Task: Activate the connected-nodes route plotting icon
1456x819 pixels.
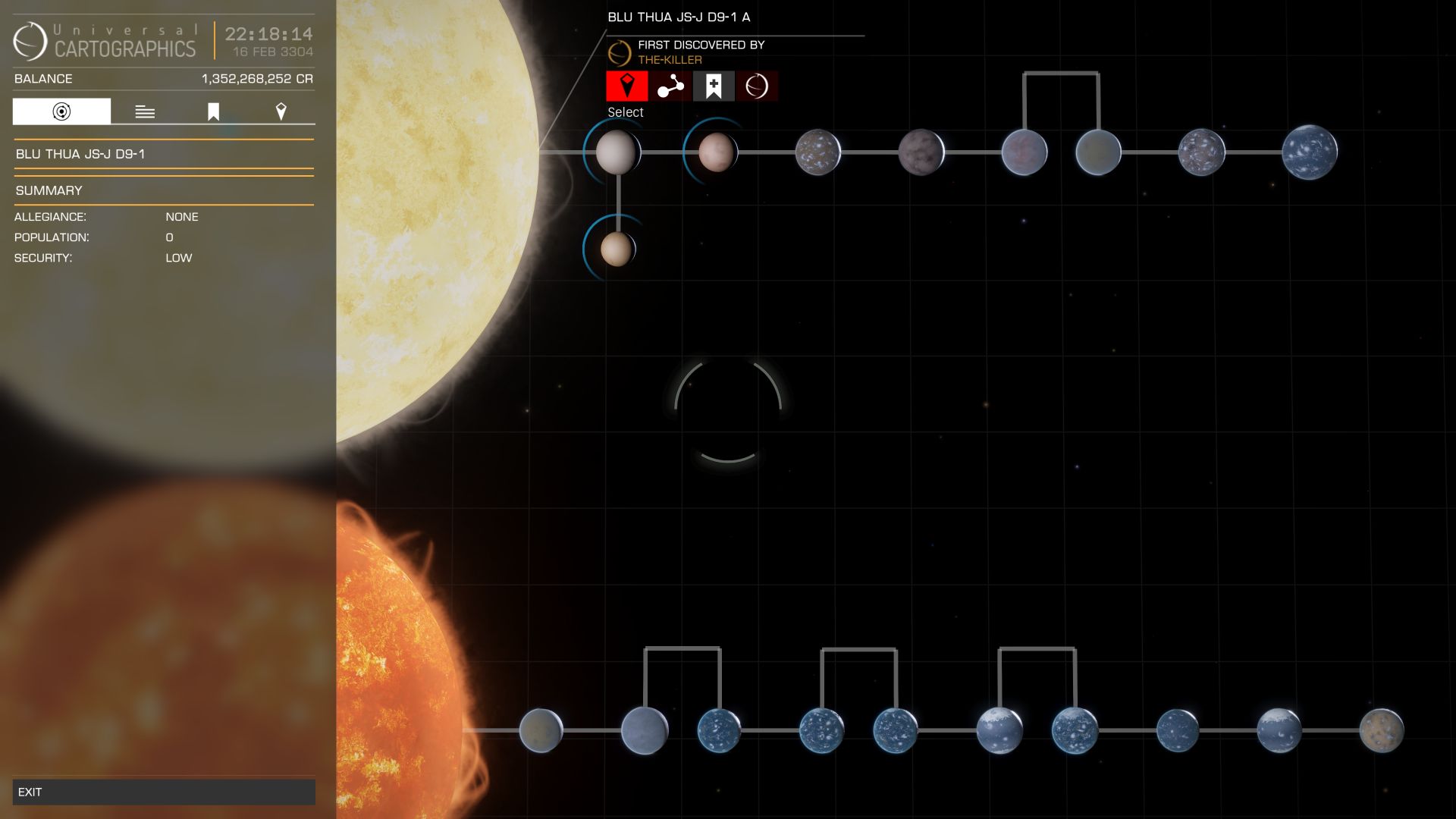Action: tap(670, 86)
